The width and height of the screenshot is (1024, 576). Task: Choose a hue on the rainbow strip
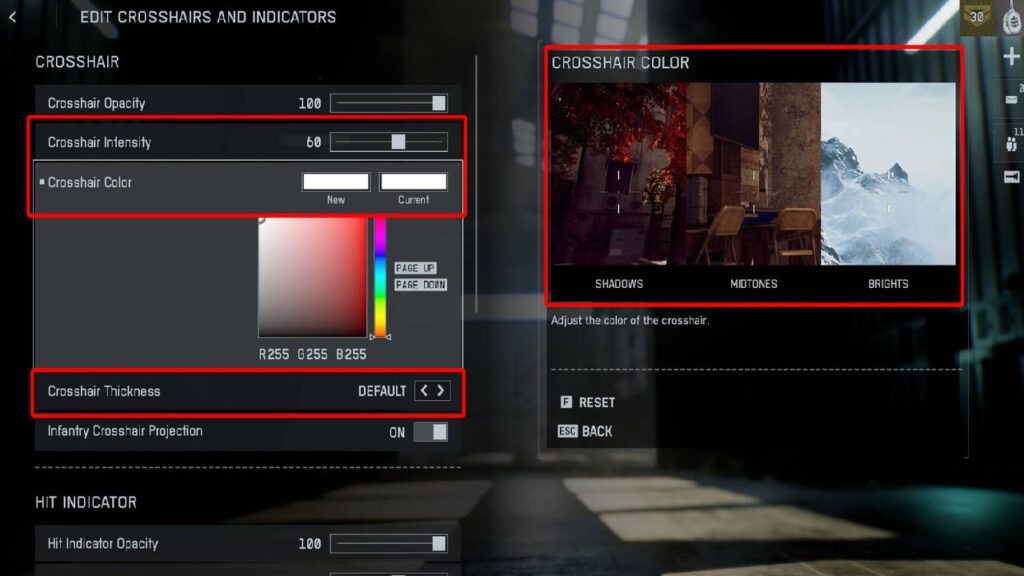click(380, 277)
